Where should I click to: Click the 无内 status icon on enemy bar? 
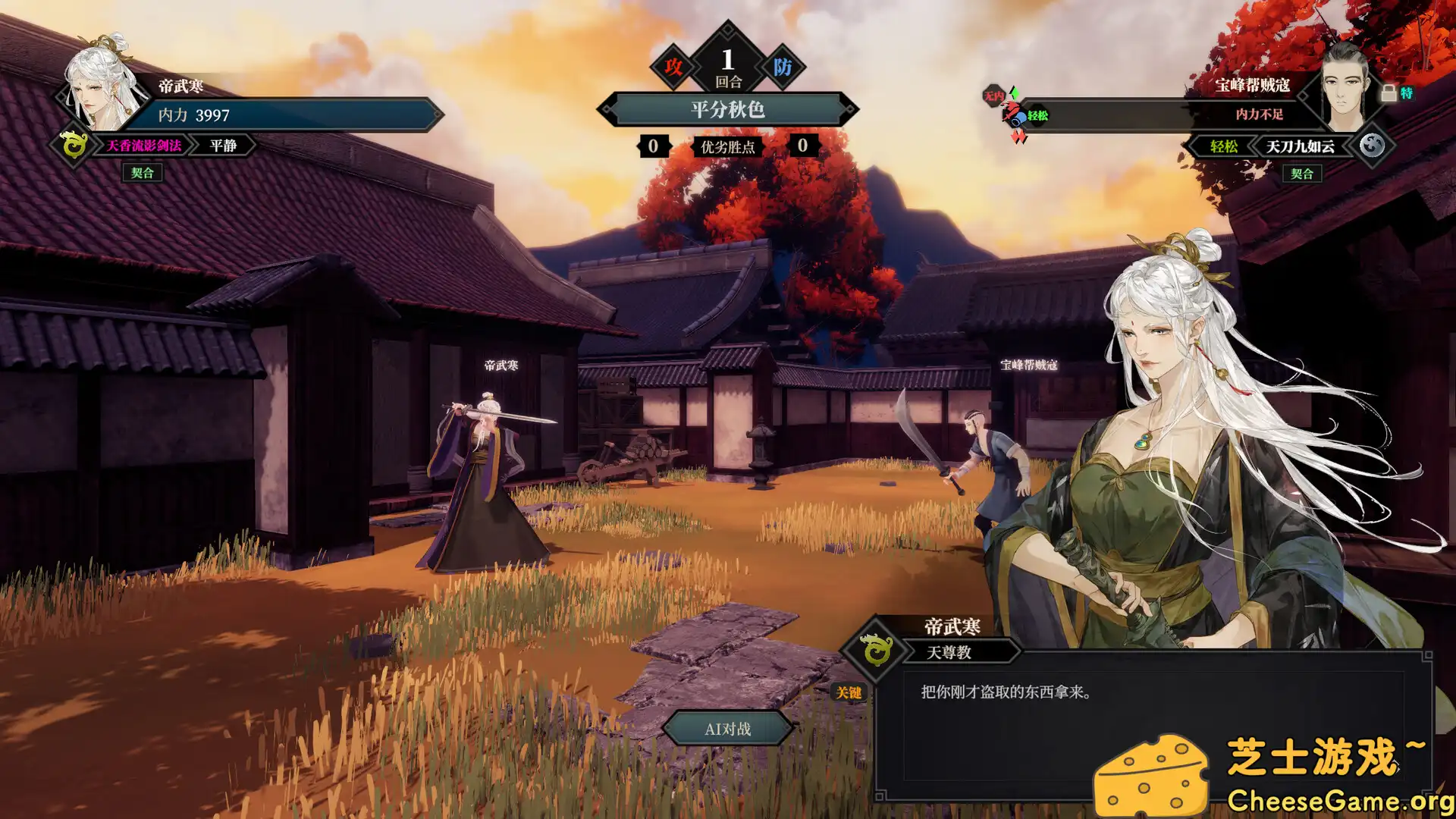(x=993, y=96)
